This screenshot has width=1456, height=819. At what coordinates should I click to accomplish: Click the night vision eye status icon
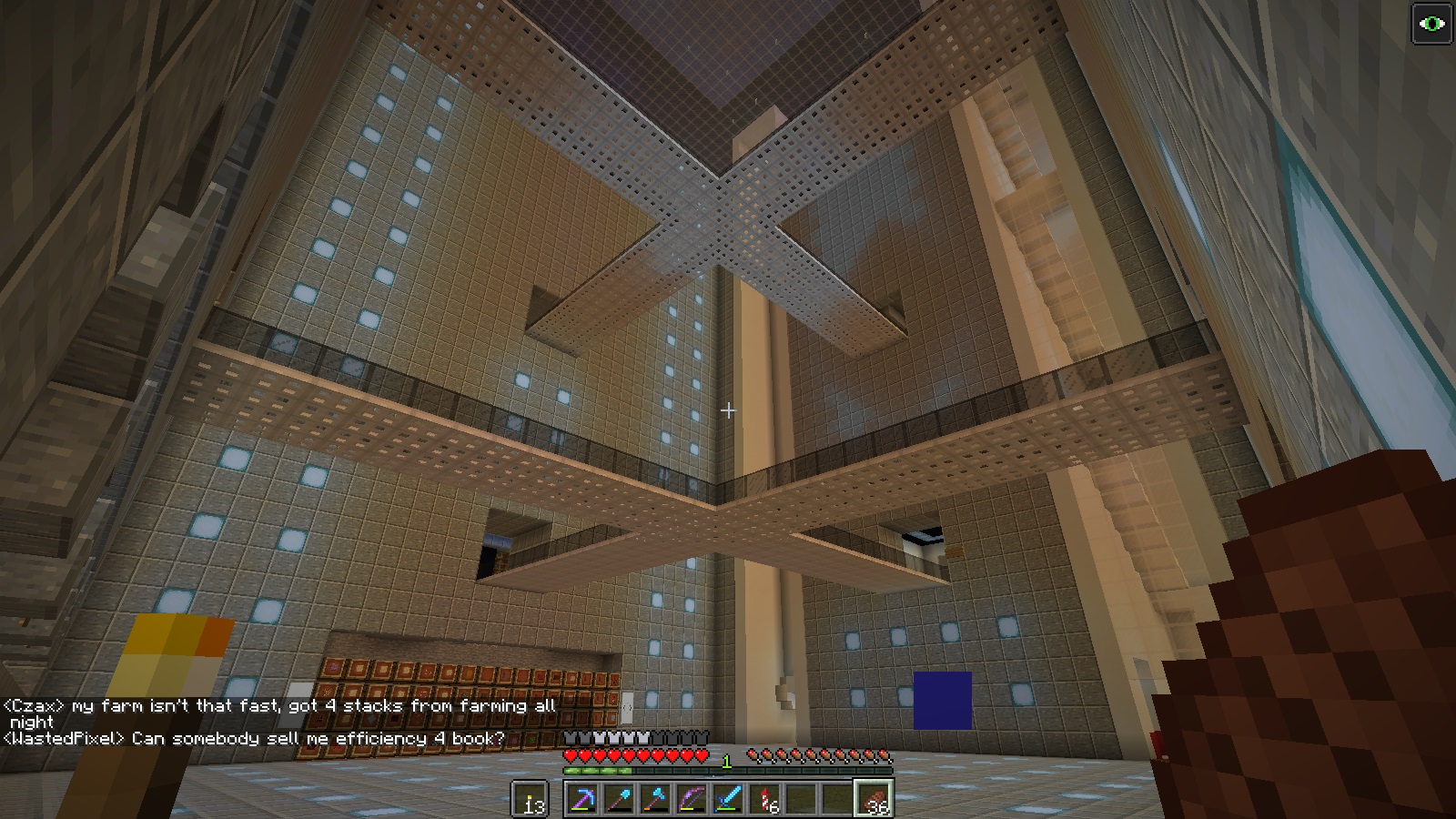click(x=1431, y=24)
